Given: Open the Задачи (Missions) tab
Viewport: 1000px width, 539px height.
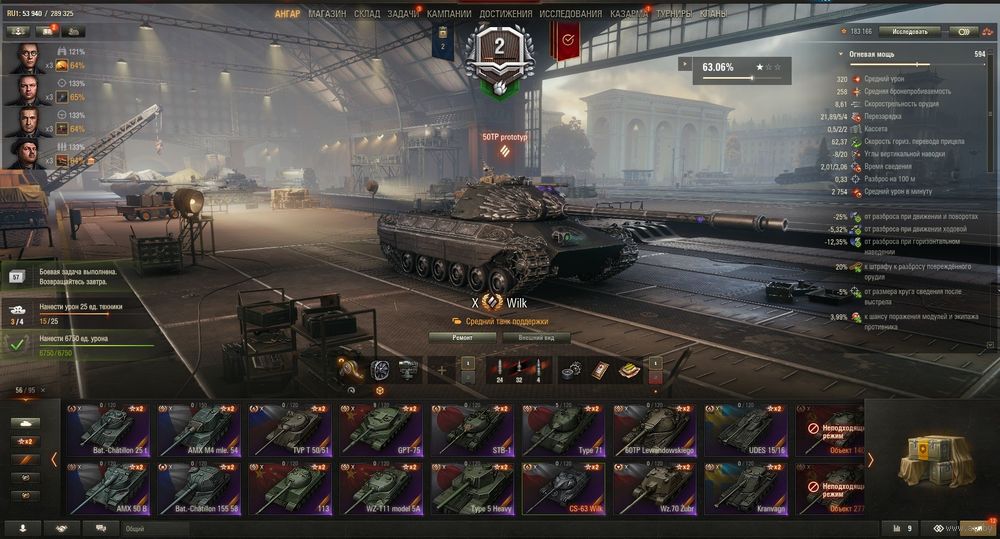Looking at the screenshot, I should (403, 14).
